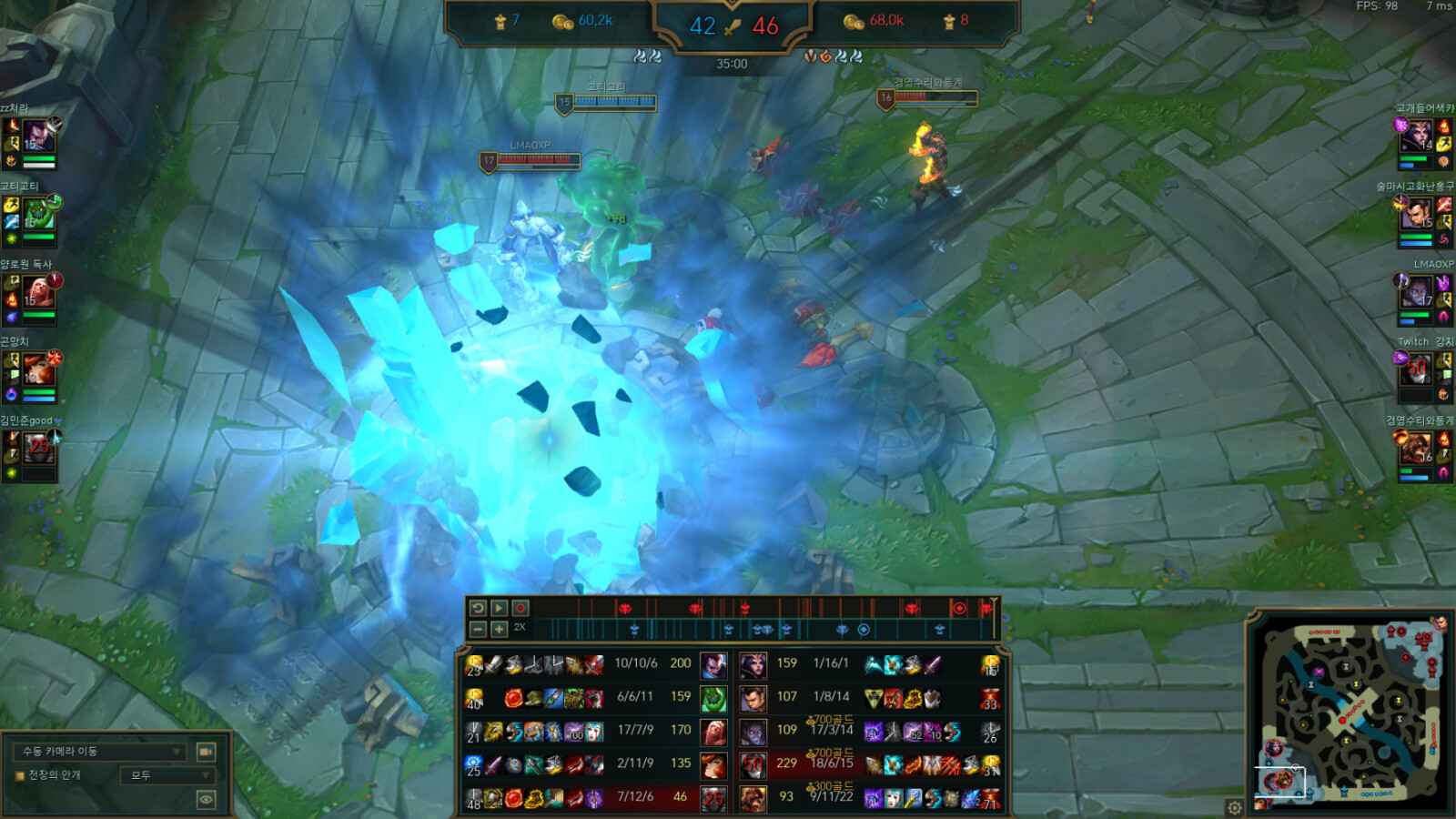Image resolution: width=1456 pixels, height=819 pixels.
Task: Focus LMAOXP's portrait in the right sidebar
Action: pyautogui.click(x=1418, y=293)
